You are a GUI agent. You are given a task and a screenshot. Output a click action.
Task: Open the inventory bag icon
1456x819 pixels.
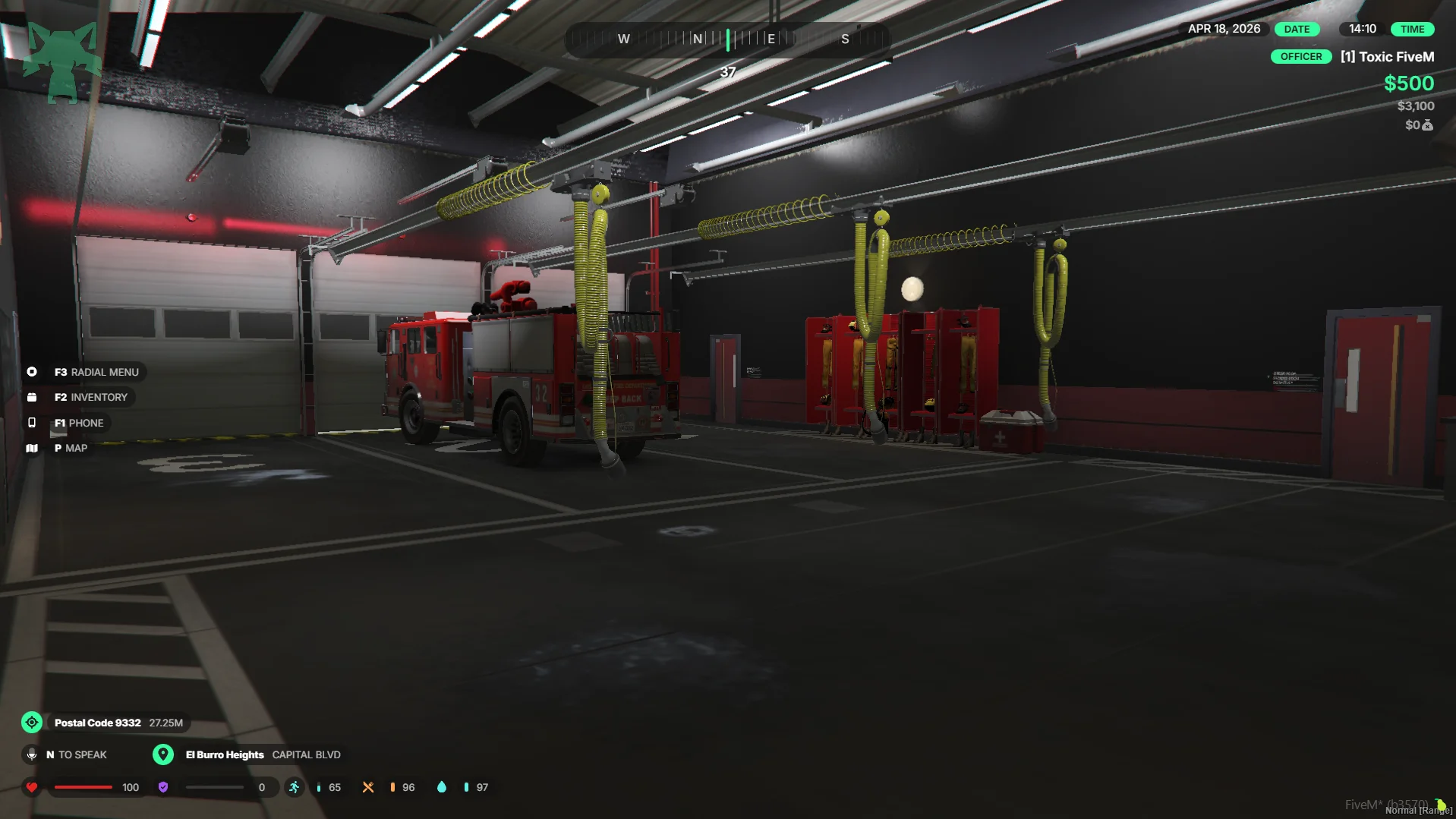point(32,397)
